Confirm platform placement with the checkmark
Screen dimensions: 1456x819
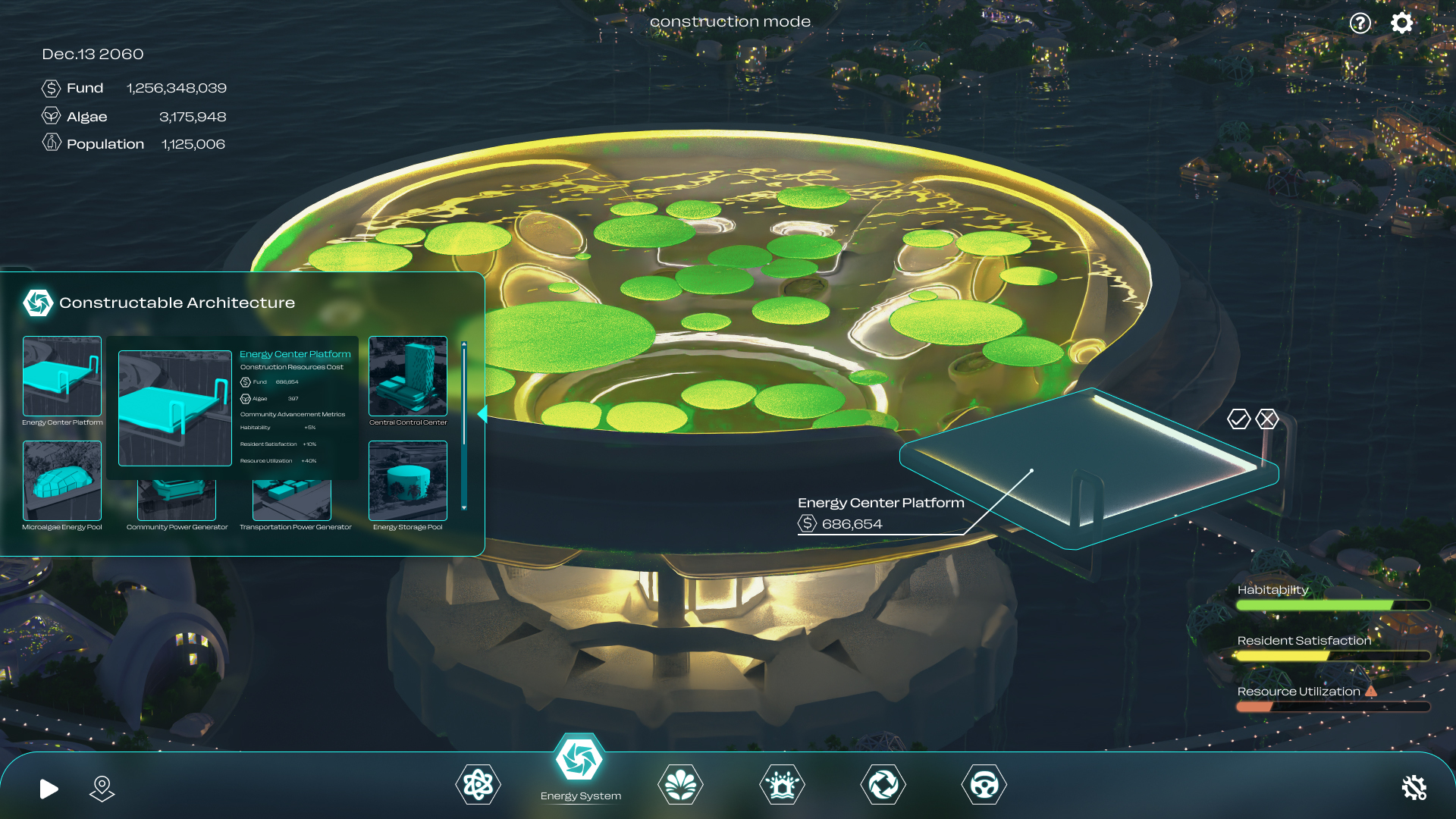[x=1238, y=419]
